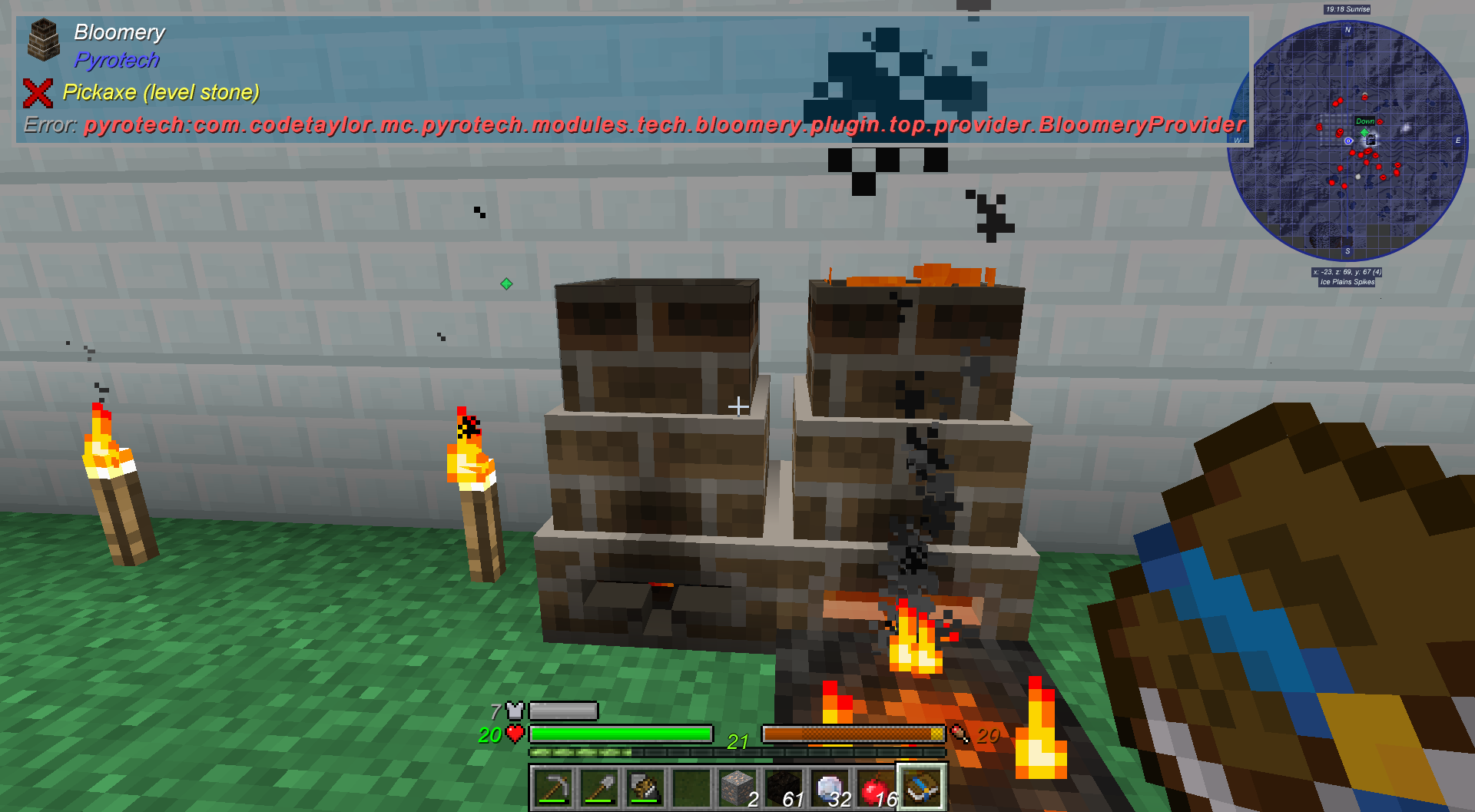The height and width of the screenshot is (812, 1475).
Task: Click the Ice Plains Spikes biome label
Action: (x=1347, y=281)
